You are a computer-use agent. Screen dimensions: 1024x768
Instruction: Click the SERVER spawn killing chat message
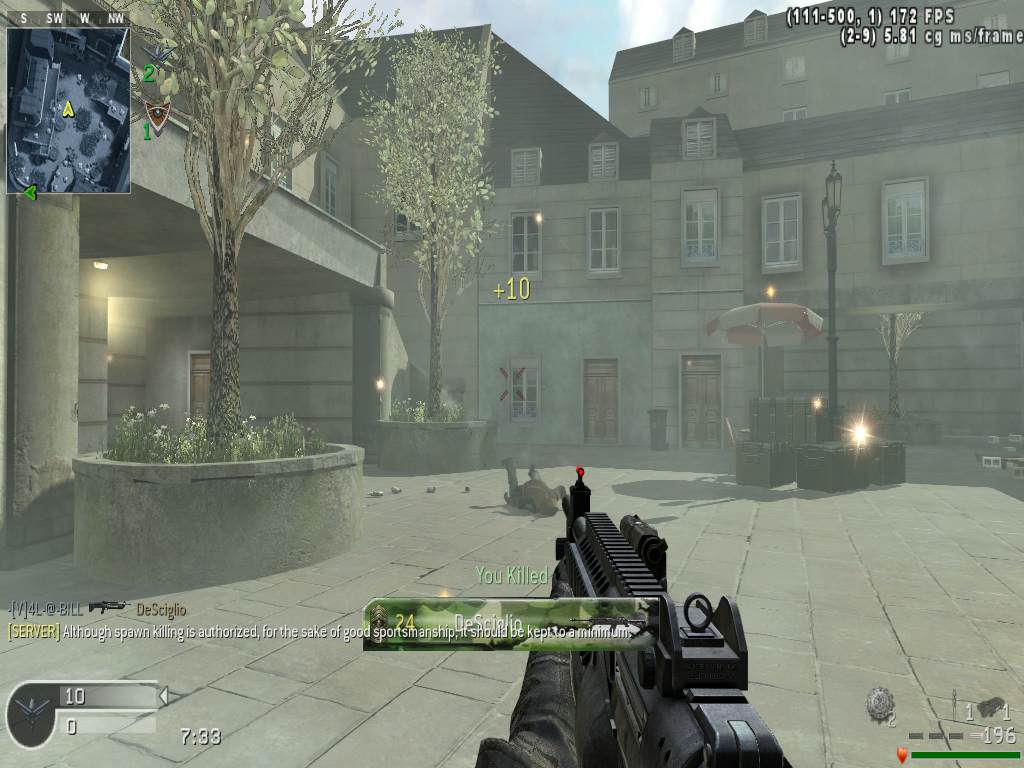(x=320, y=632)
